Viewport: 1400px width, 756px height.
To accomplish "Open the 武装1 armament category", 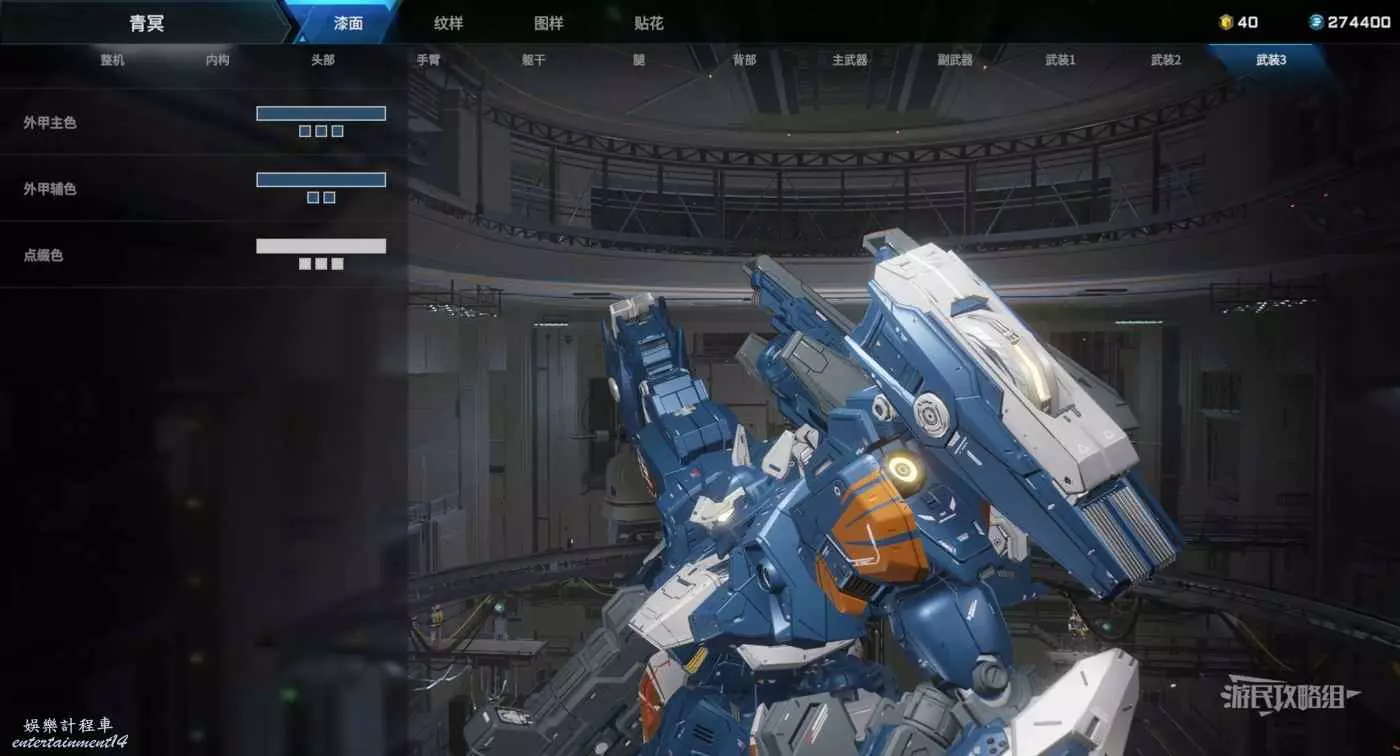I will click(1060, 60).
